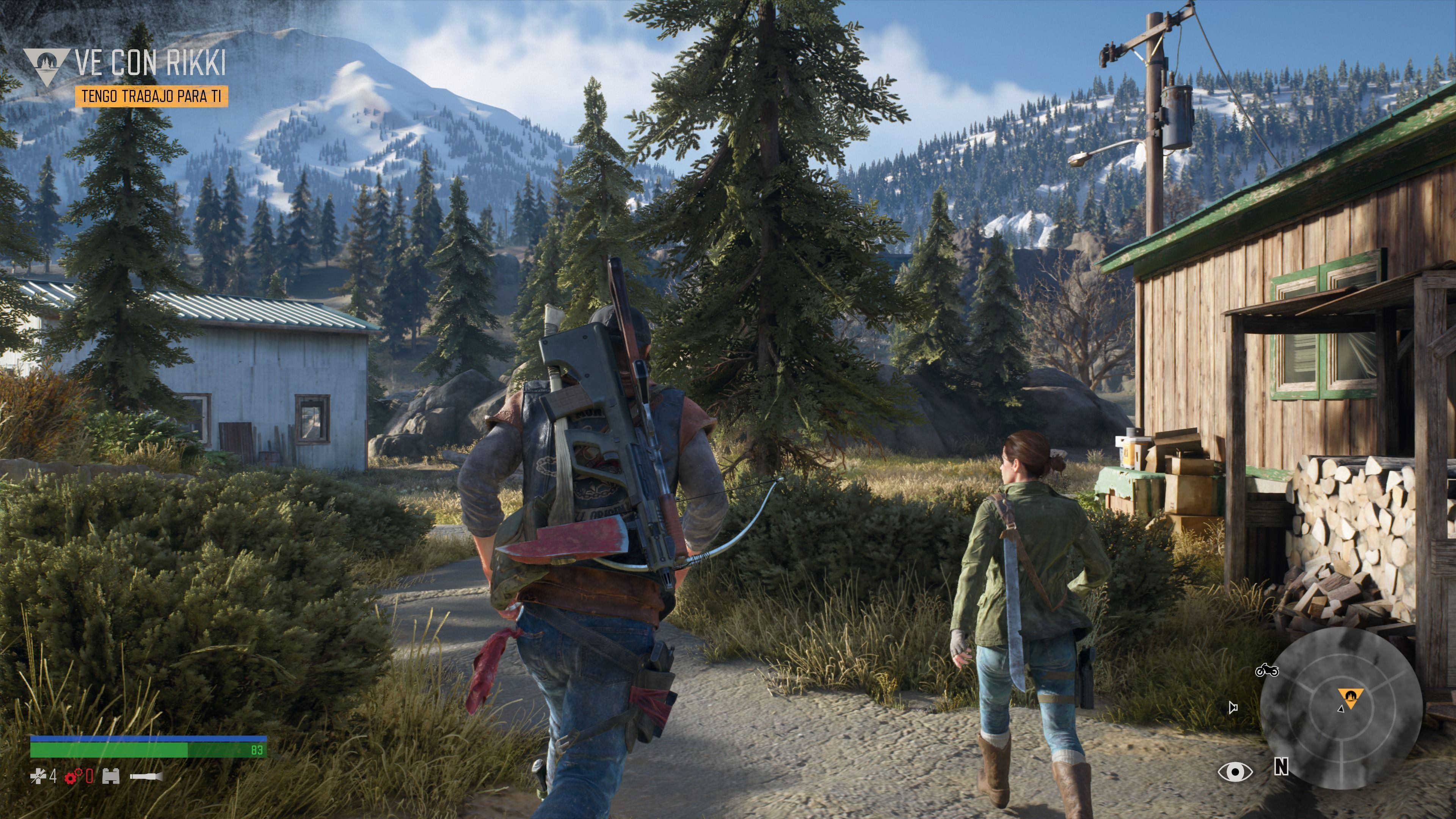Select the "Tengo trabajo para ti" mission label
The image size is (1456, 819).
tap(152, 96)
